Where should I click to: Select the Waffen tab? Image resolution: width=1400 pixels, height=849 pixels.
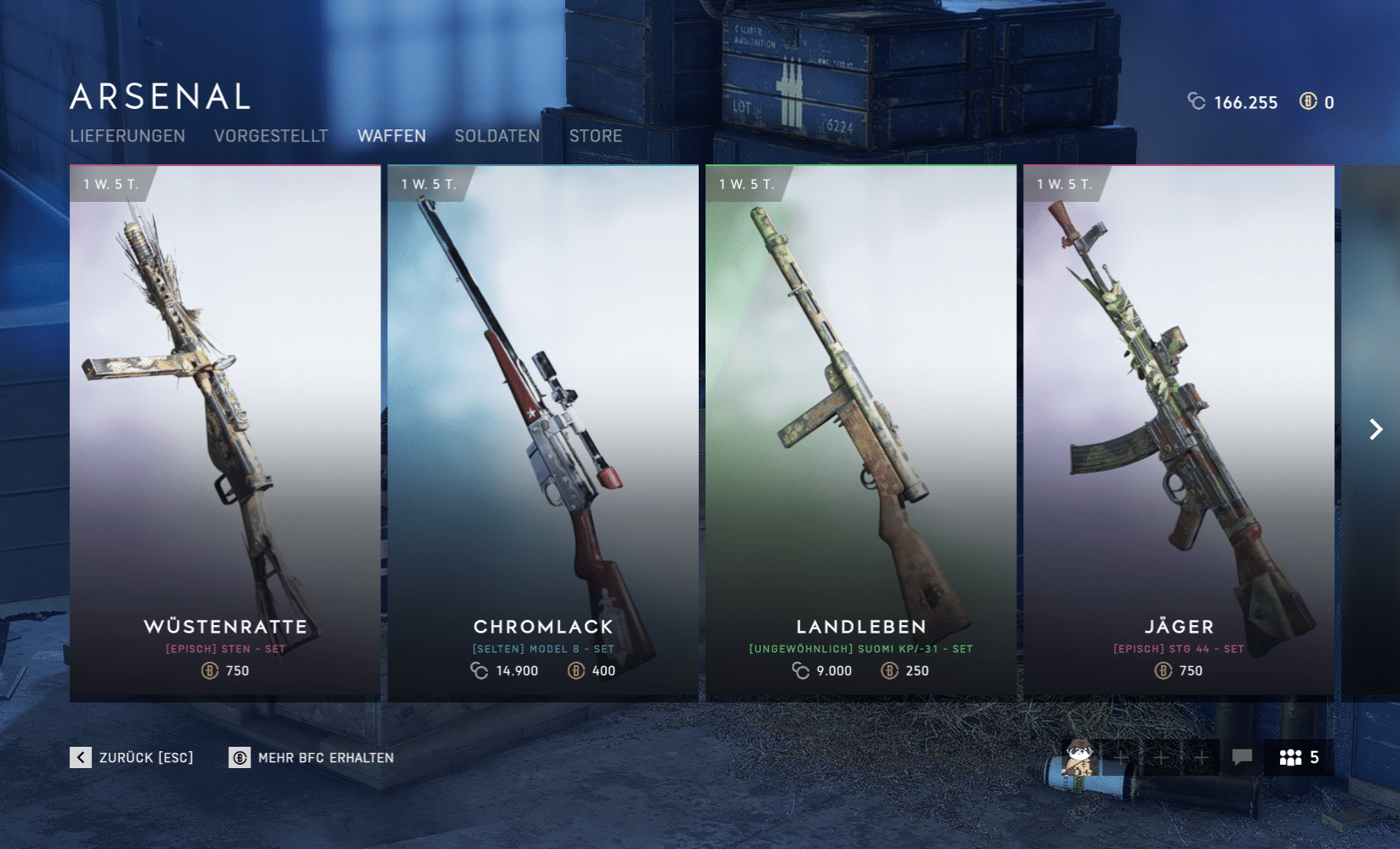click(x=391, y=136)
